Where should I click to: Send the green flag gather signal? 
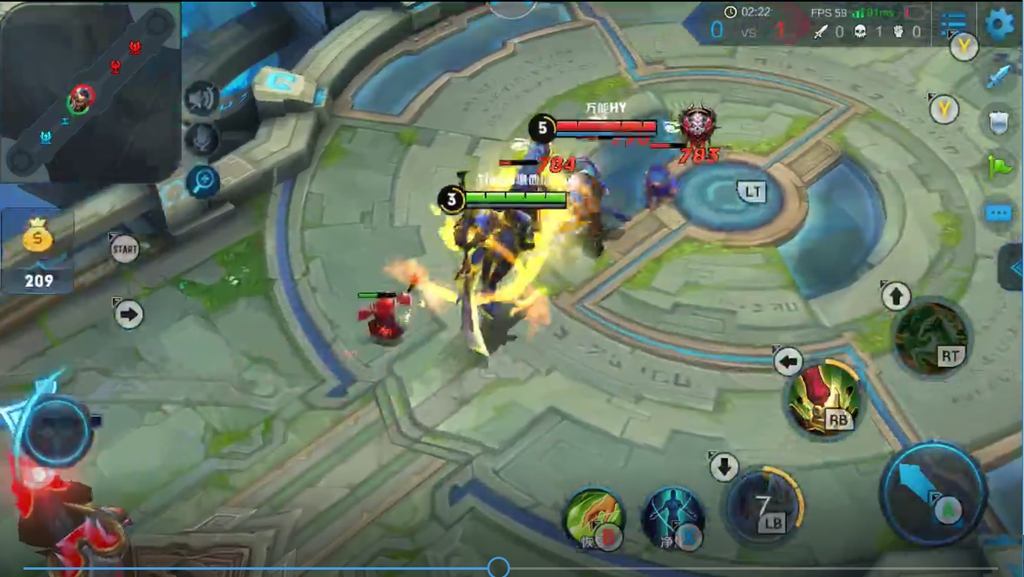coord(999,166)
